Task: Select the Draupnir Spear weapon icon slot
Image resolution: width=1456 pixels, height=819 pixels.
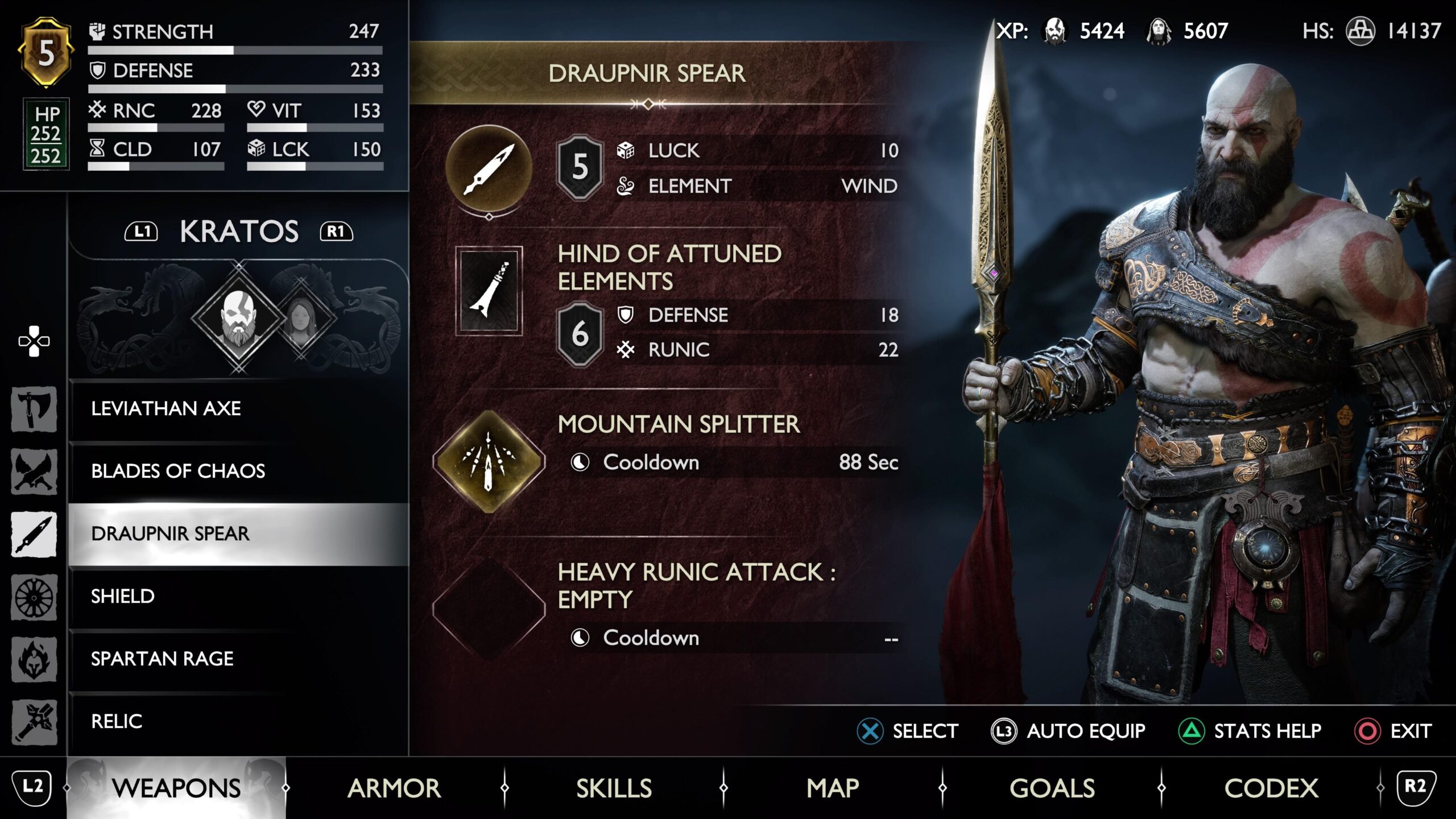Action: 489,168
